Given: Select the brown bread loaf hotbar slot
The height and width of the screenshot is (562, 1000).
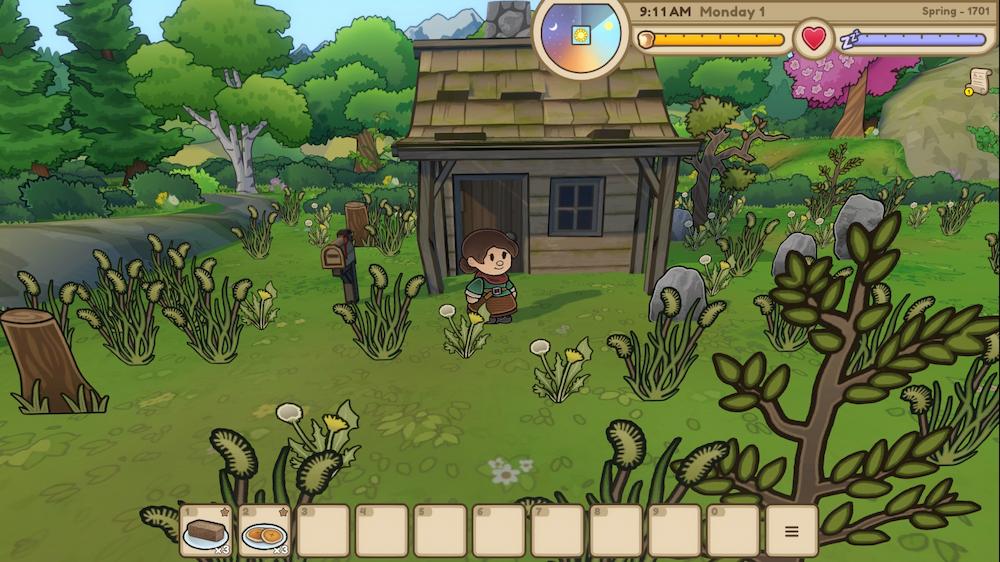Looking at the screenshot, I should pyautogui.click(x=206, y=531).
